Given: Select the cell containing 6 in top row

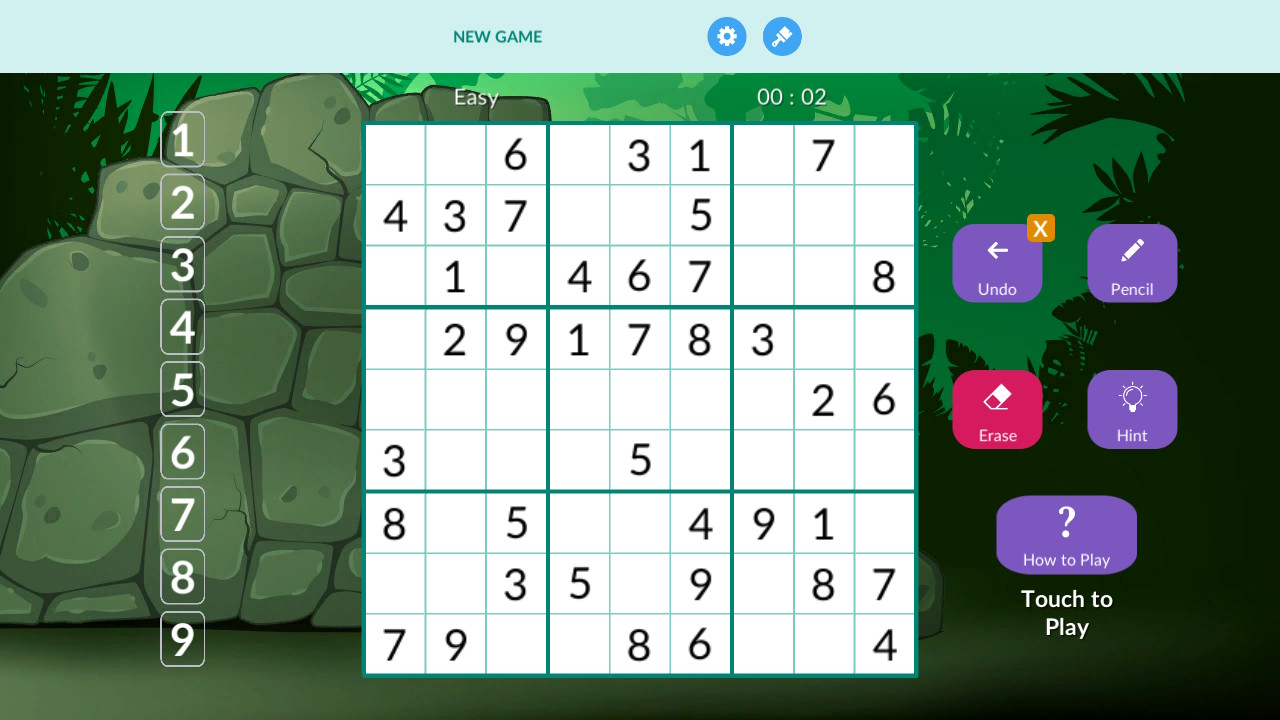Looking at the screenshot, I should [x=517, y=155].
